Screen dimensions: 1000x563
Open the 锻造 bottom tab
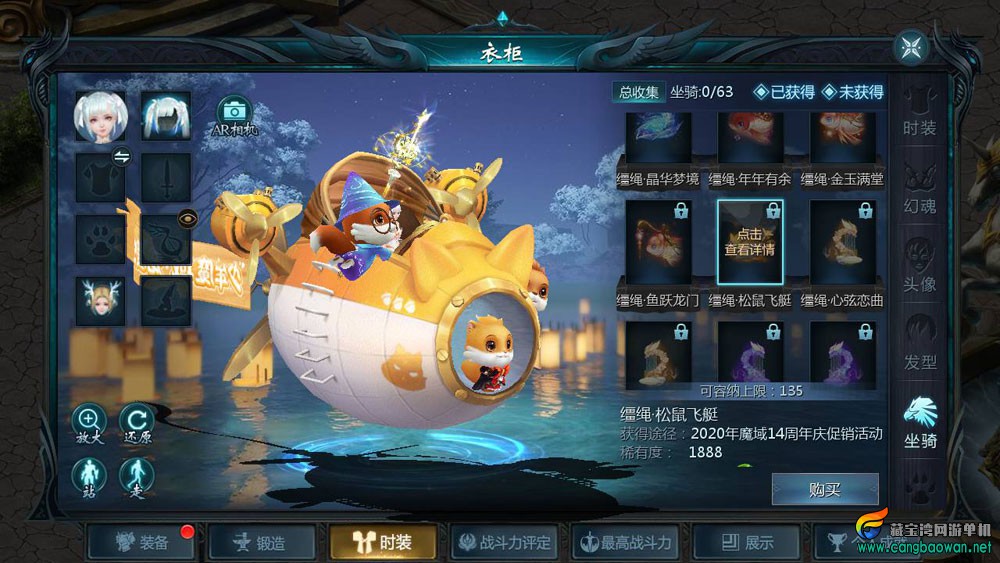tap(260, 543)
